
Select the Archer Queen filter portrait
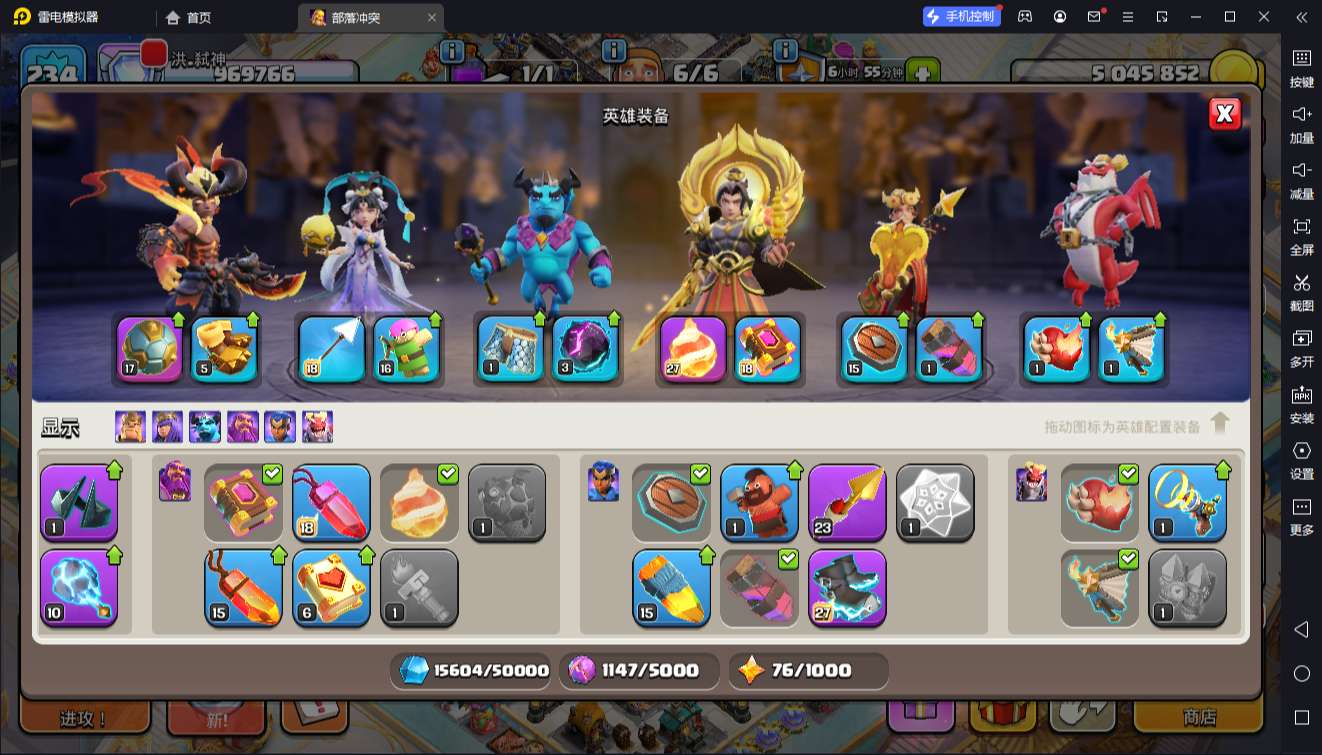pos(168,427)
